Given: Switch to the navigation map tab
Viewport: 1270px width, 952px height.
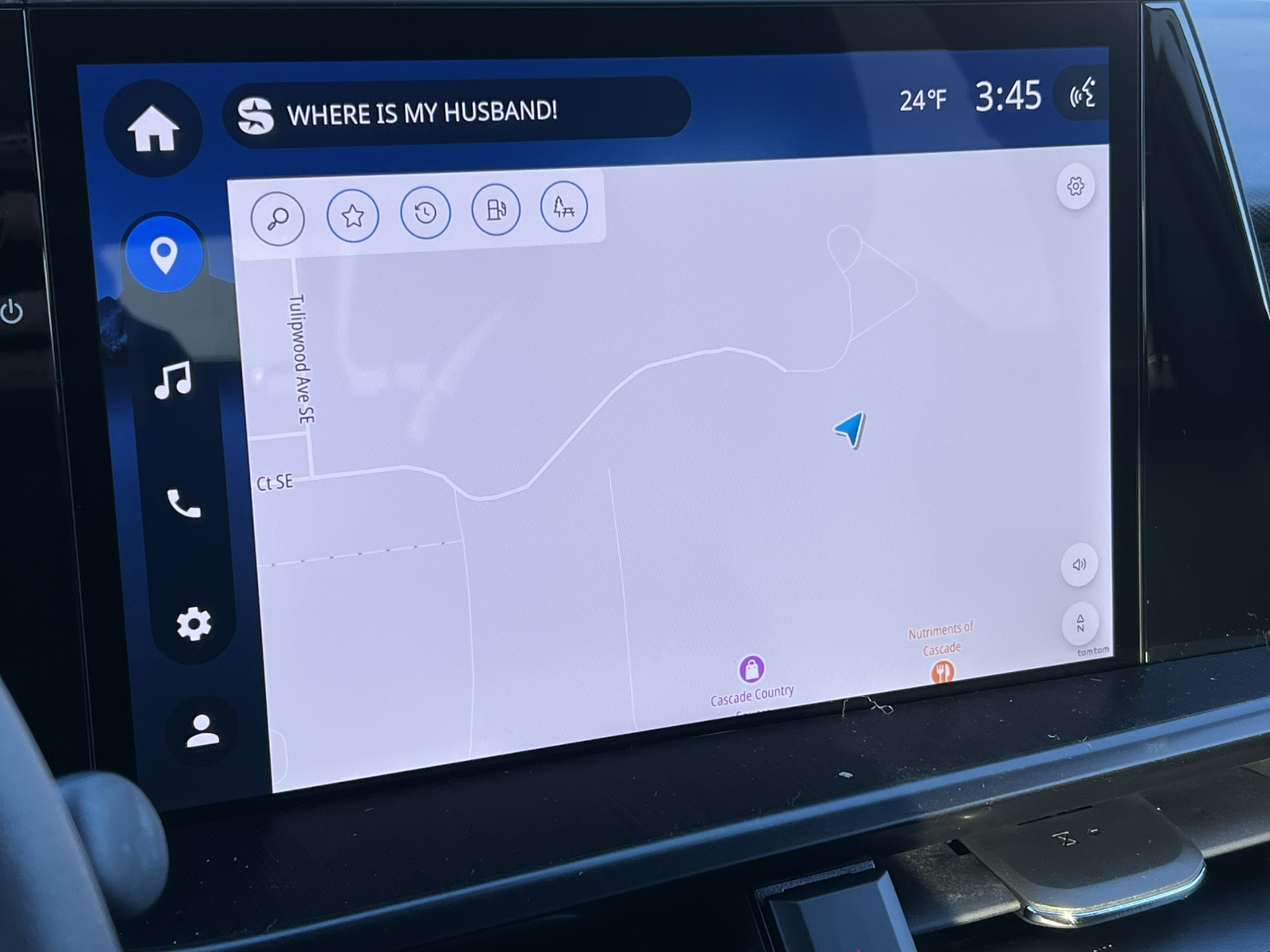Looking at the screenshot, I should (164, 252).
